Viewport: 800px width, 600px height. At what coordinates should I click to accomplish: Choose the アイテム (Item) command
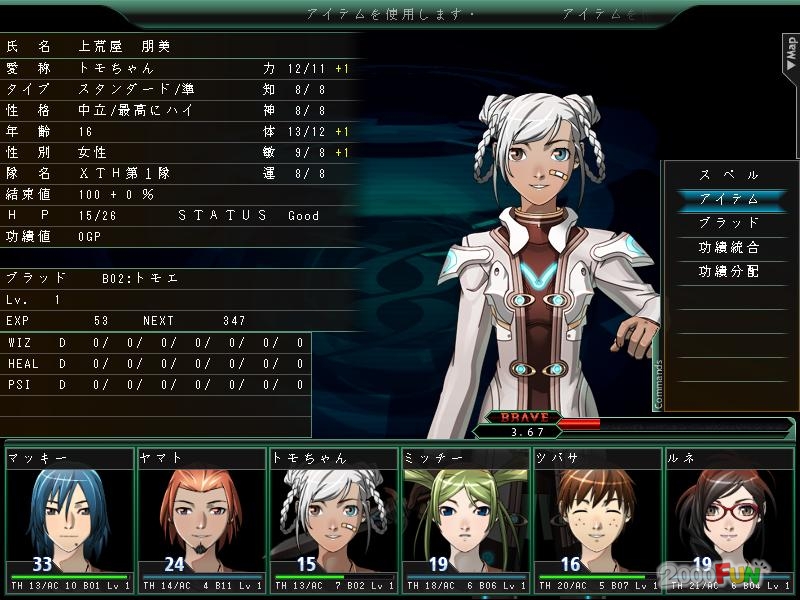(x=729, y=199)
